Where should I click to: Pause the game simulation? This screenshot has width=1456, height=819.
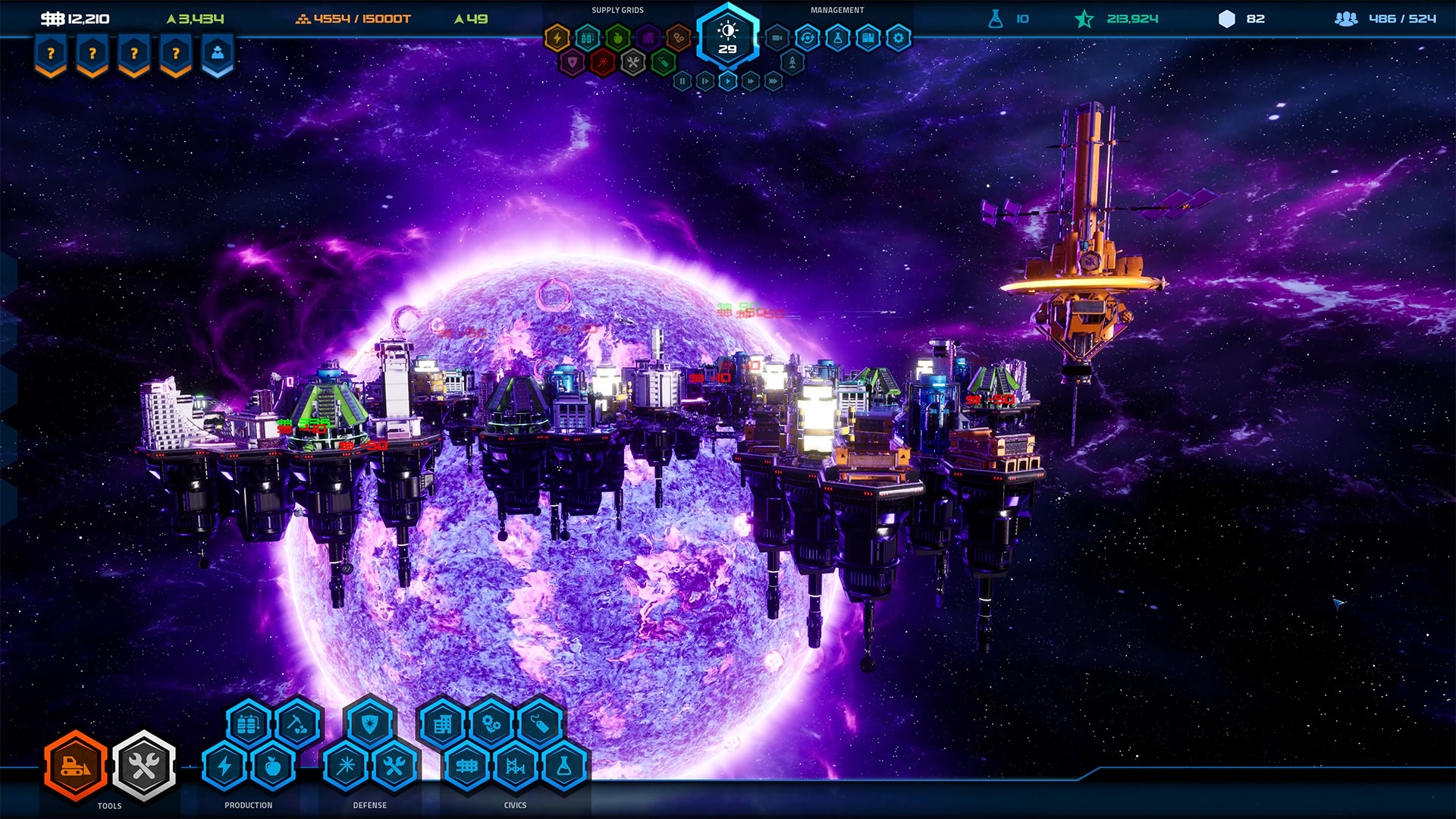click(x=682, y=81)
